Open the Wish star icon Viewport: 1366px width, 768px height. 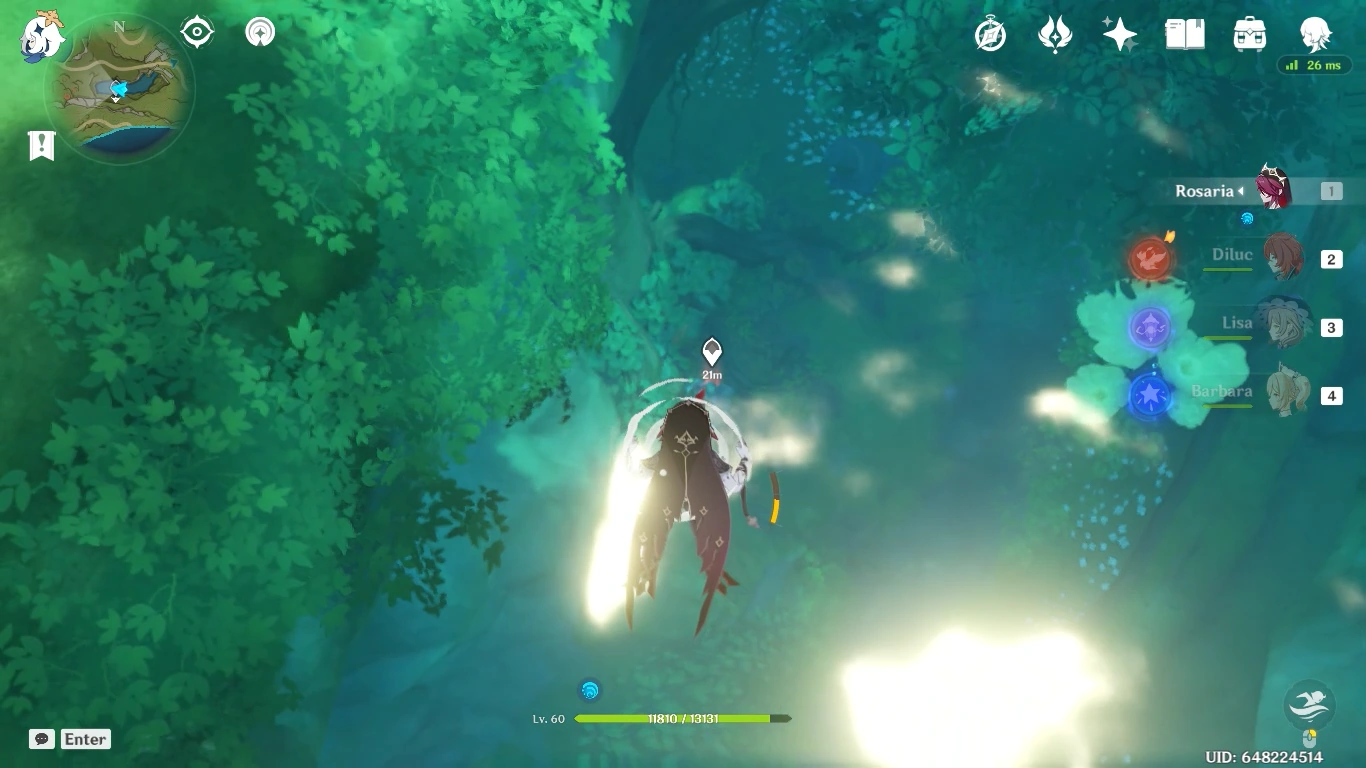[1119, 33]
